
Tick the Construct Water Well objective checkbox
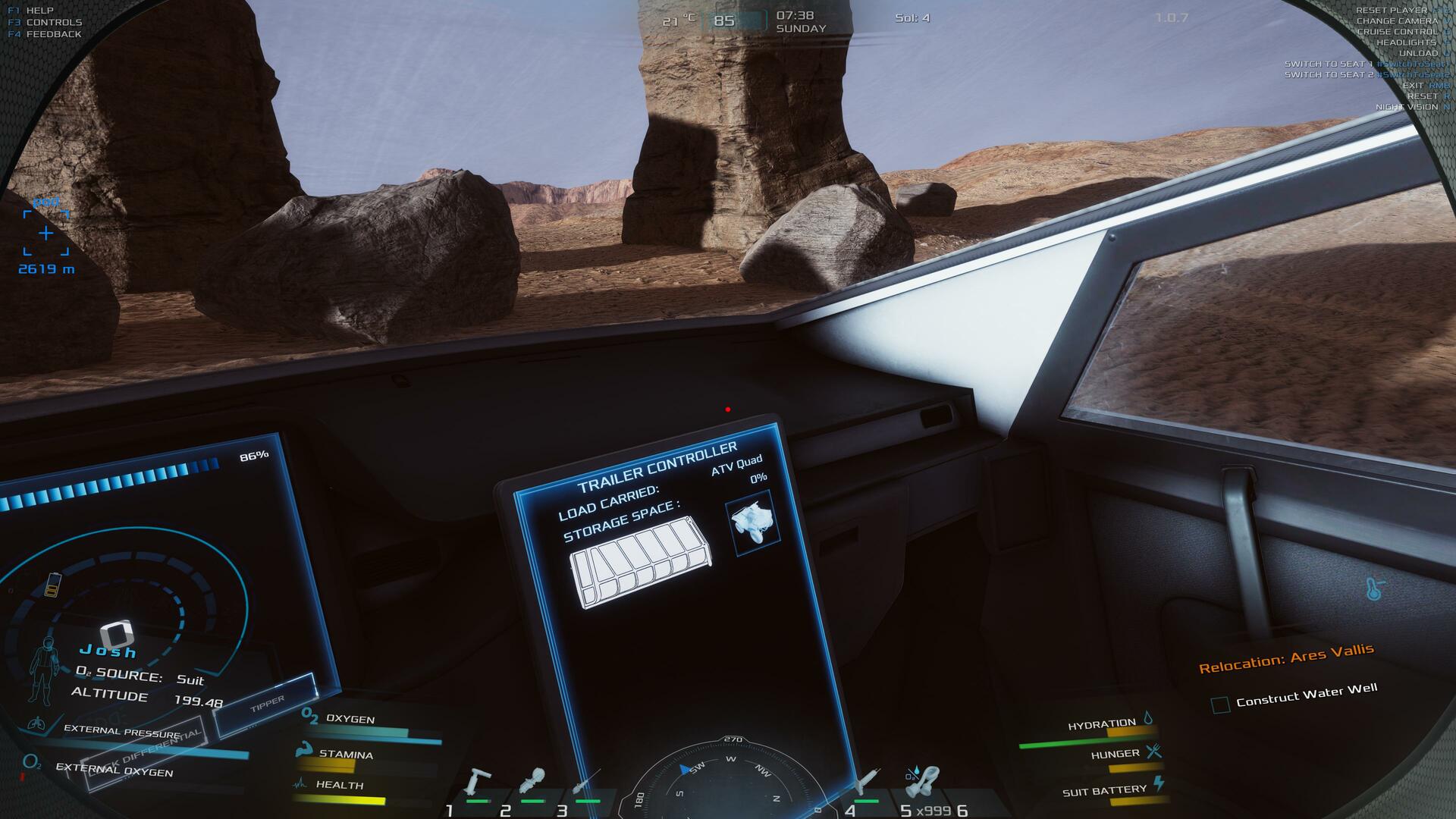click(x=1220, y=705)
